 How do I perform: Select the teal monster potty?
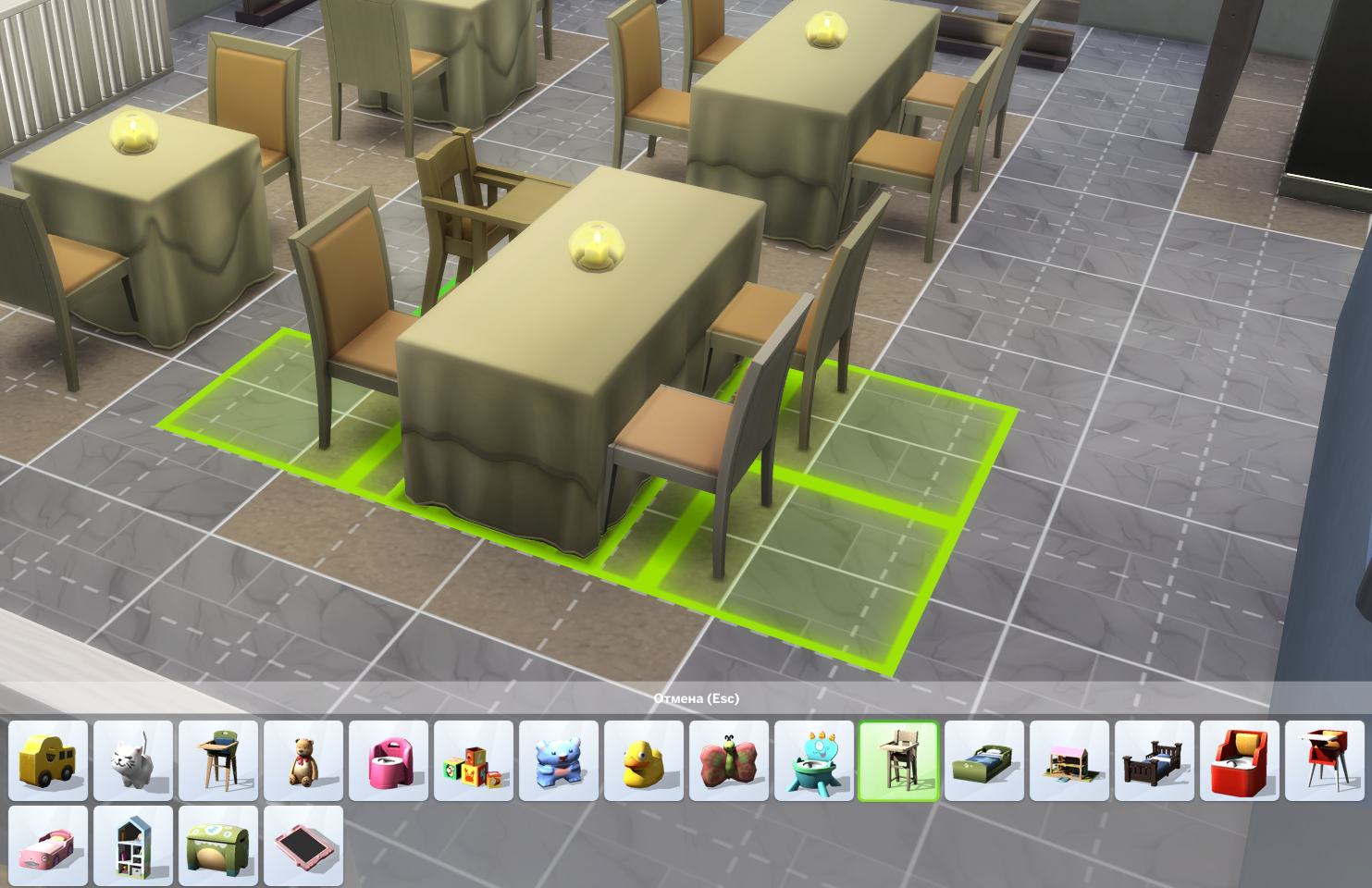(814, 760)
